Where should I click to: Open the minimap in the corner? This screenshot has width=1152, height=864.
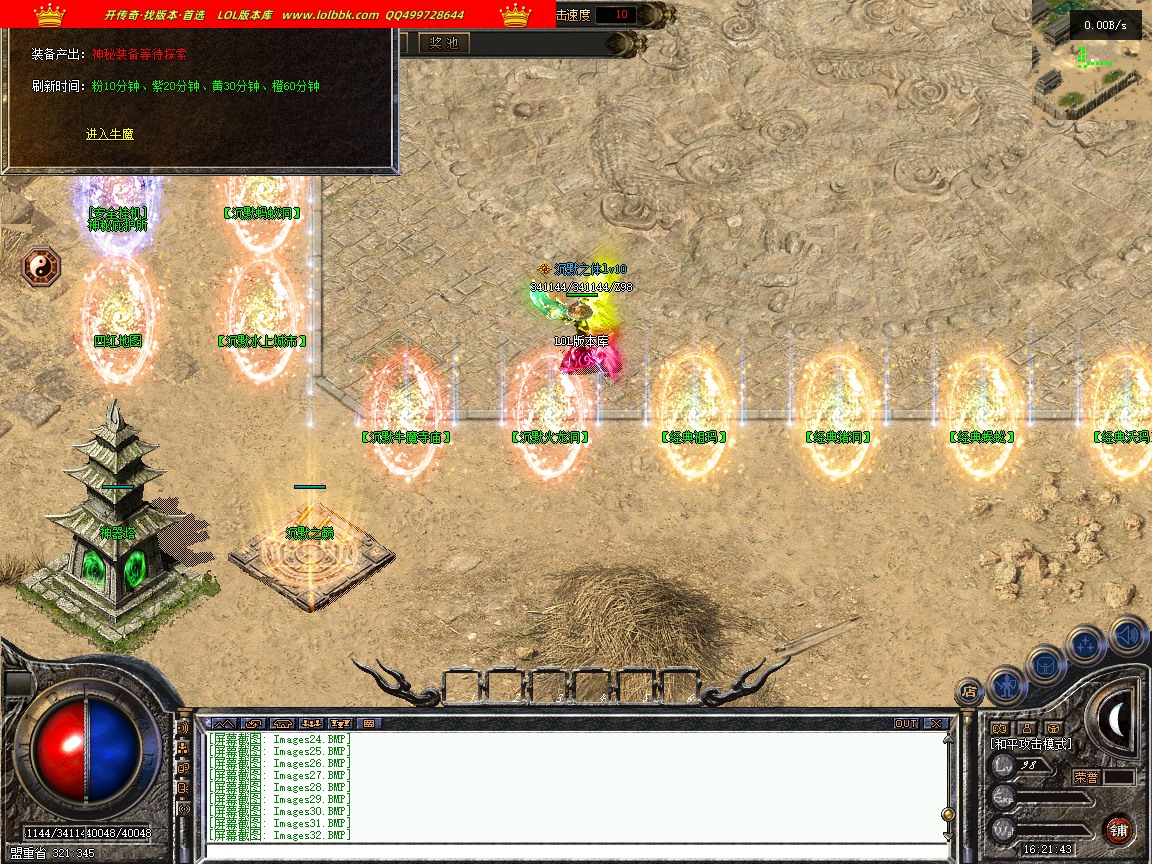pyautogui.click(x=1090, y=60)
